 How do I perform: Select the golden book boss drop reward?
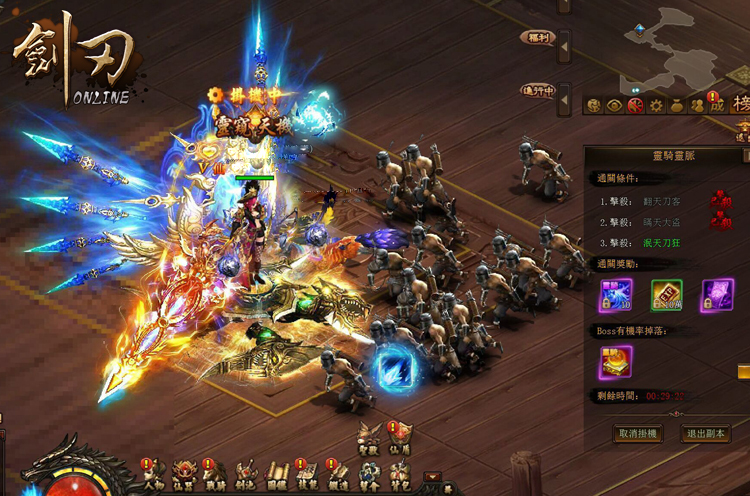coord(615,362)
